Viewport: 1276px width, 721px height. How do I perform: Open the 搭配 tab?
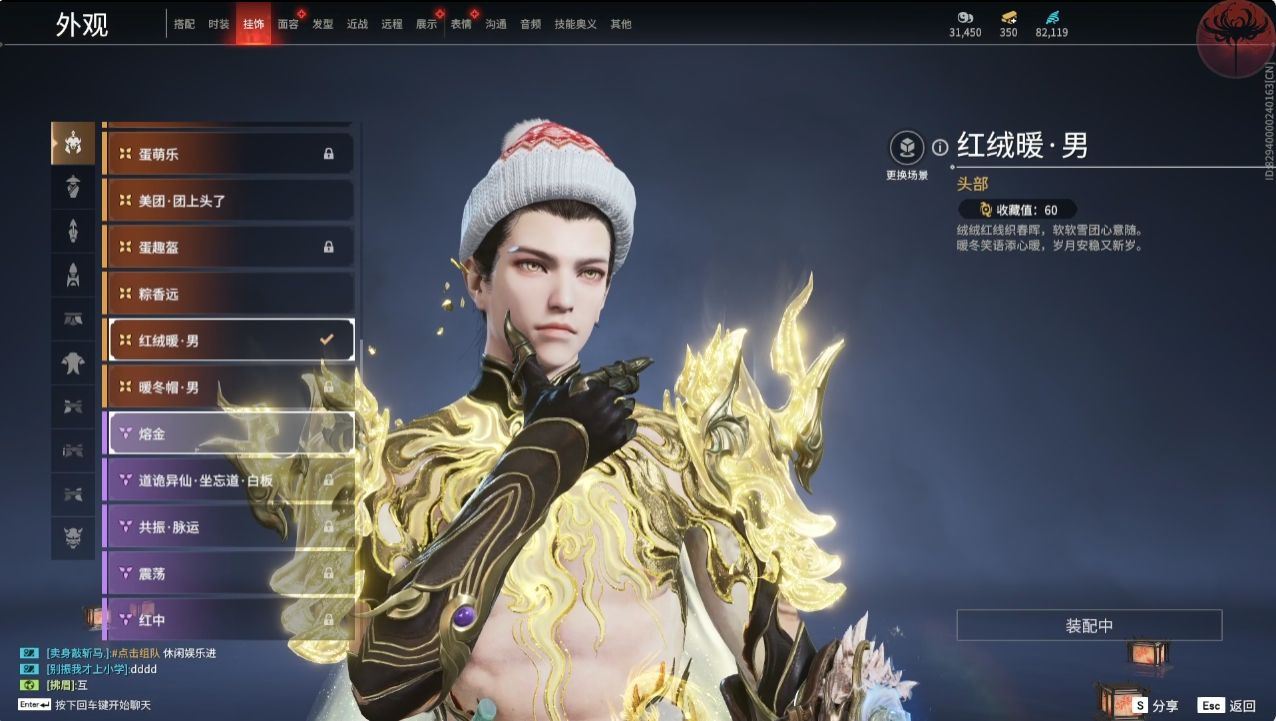184,24
